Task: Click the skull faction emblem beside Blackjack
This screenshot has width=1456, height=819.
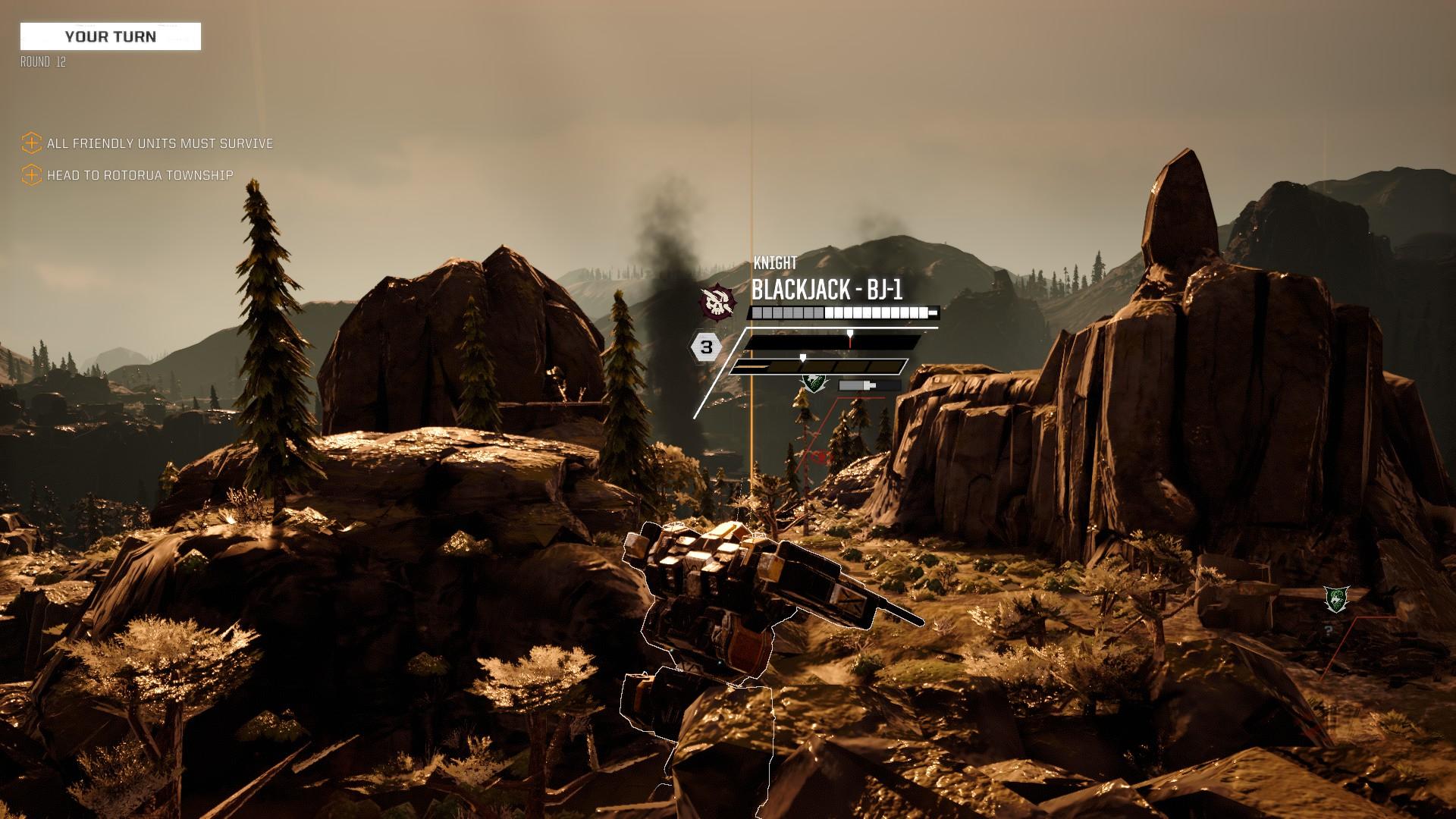Action: point(717,303)
